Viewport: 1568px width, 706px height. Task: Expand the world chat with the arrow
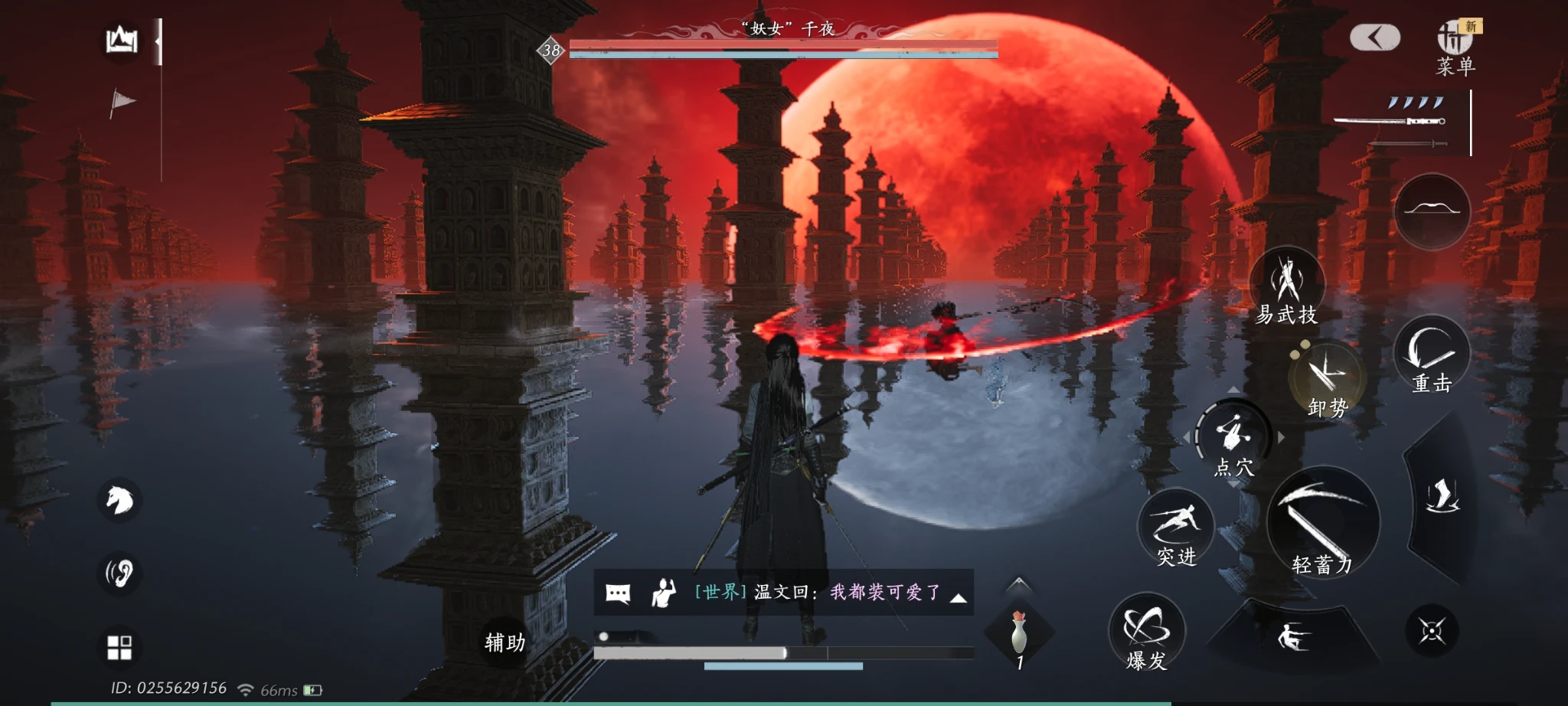pos(958,598)
